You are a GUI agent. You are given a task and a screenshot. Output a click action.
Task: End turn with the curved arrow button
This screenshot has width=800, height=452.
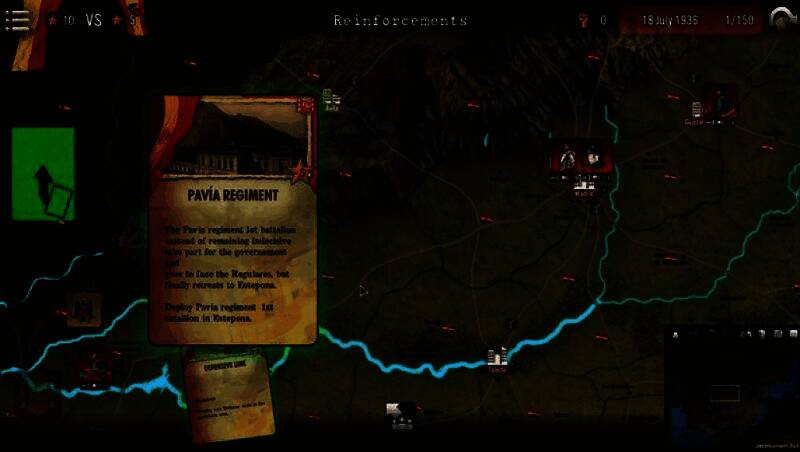pos(780,19)
